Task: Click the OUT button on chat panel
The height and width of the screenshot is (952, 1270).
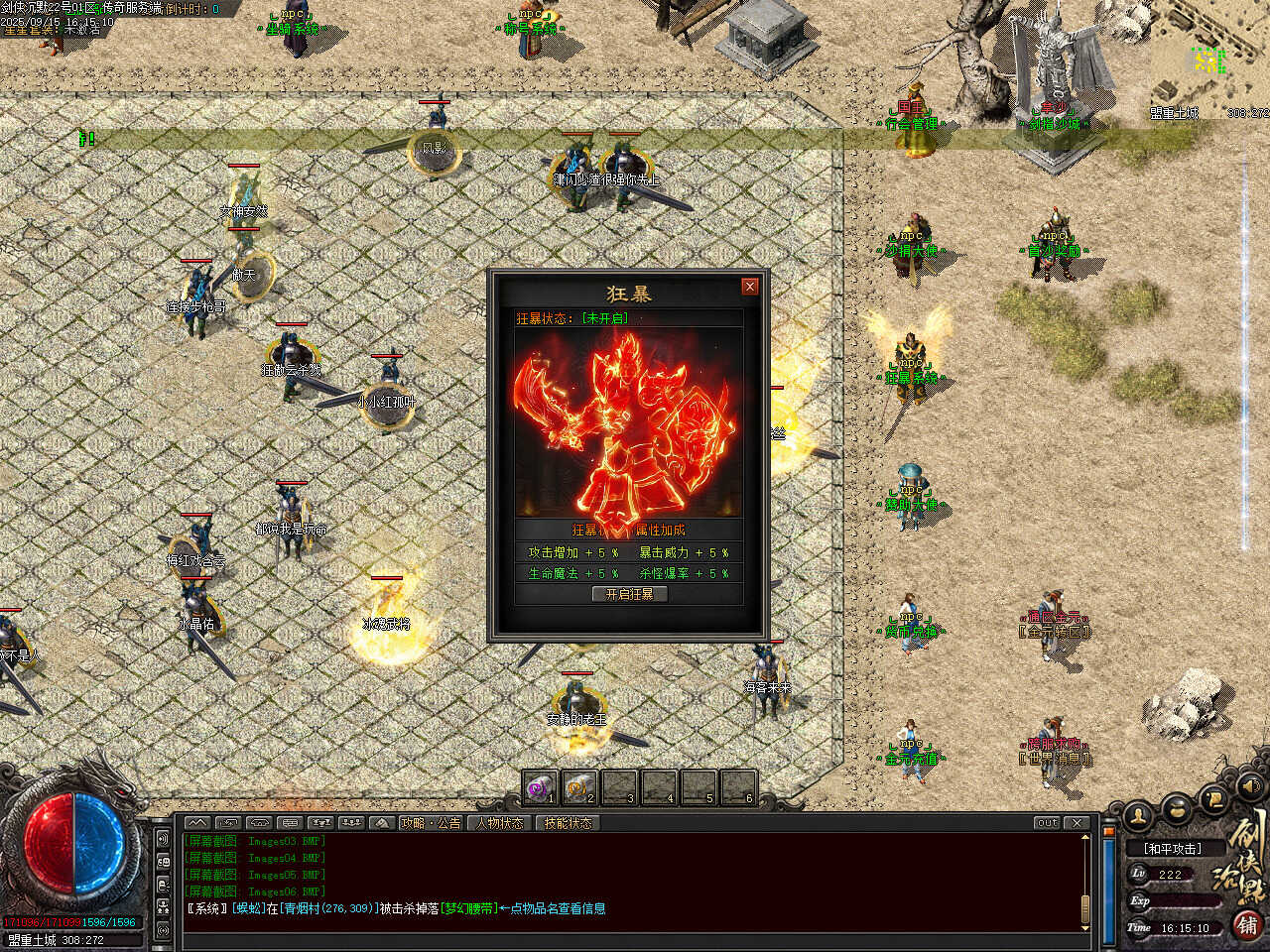Action: pos(1047,823)
